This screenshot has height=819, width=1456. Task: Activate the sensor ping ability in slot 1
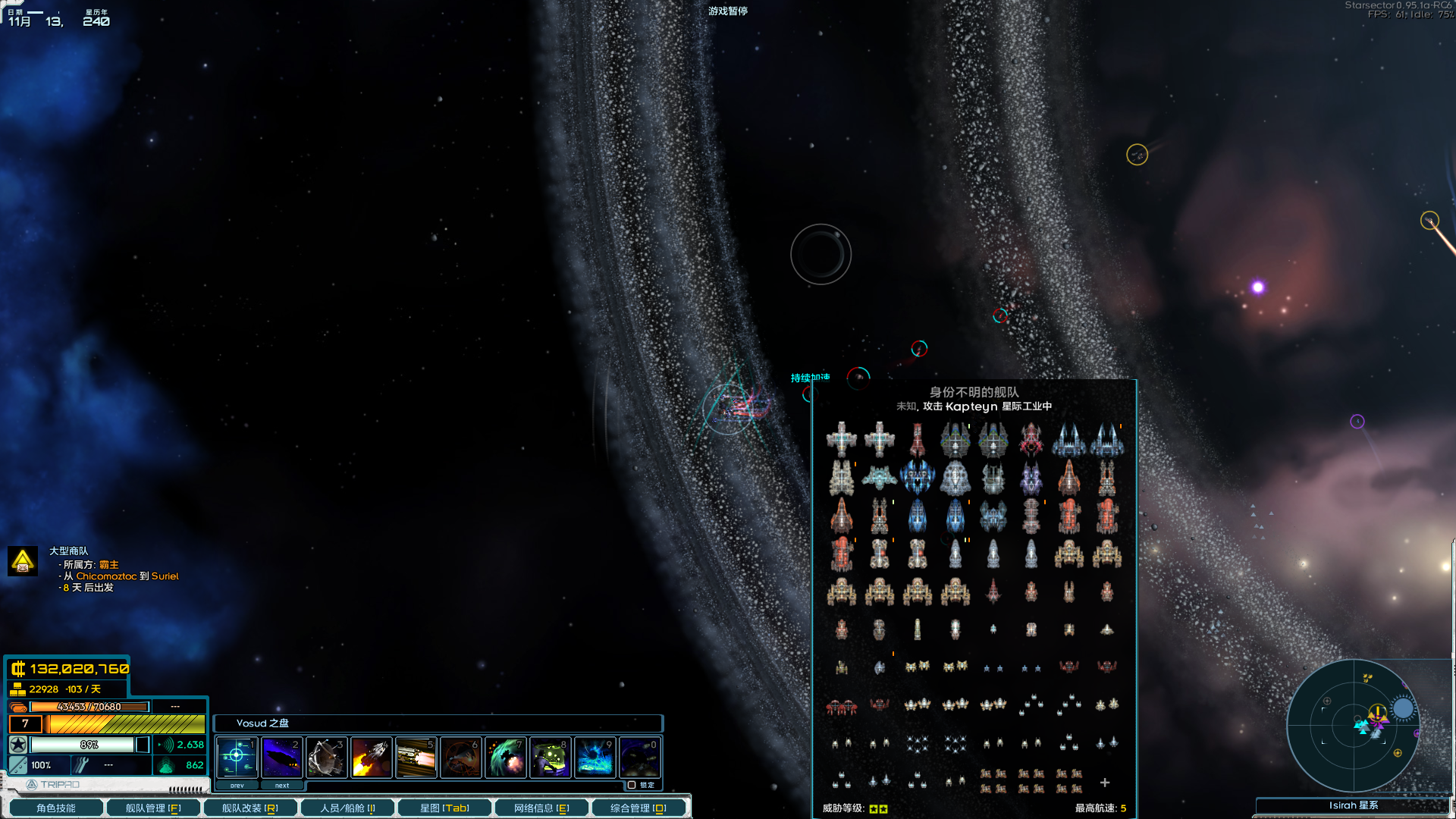236,757
